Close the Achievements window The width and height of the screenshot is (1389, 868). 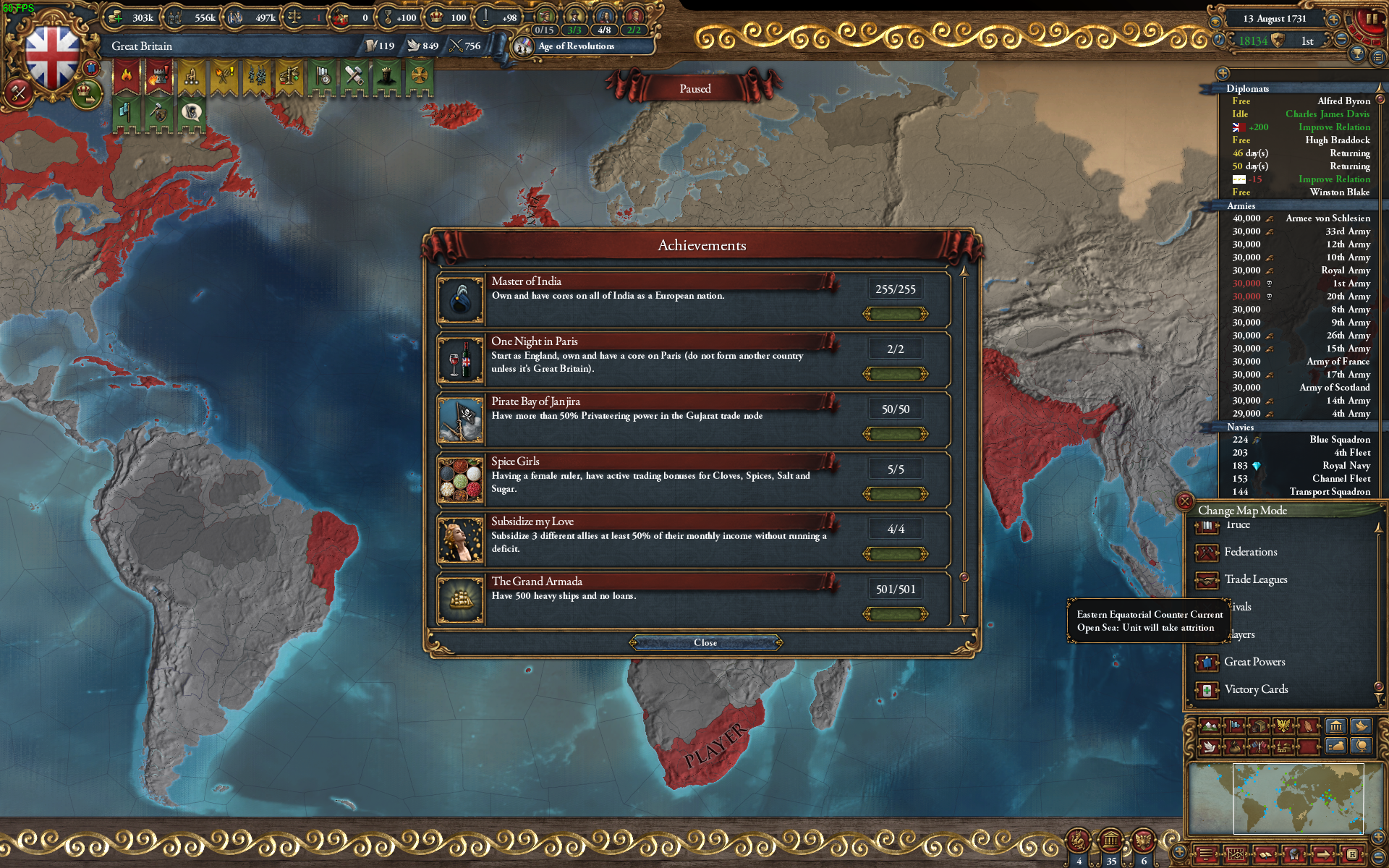pos(705,642)
